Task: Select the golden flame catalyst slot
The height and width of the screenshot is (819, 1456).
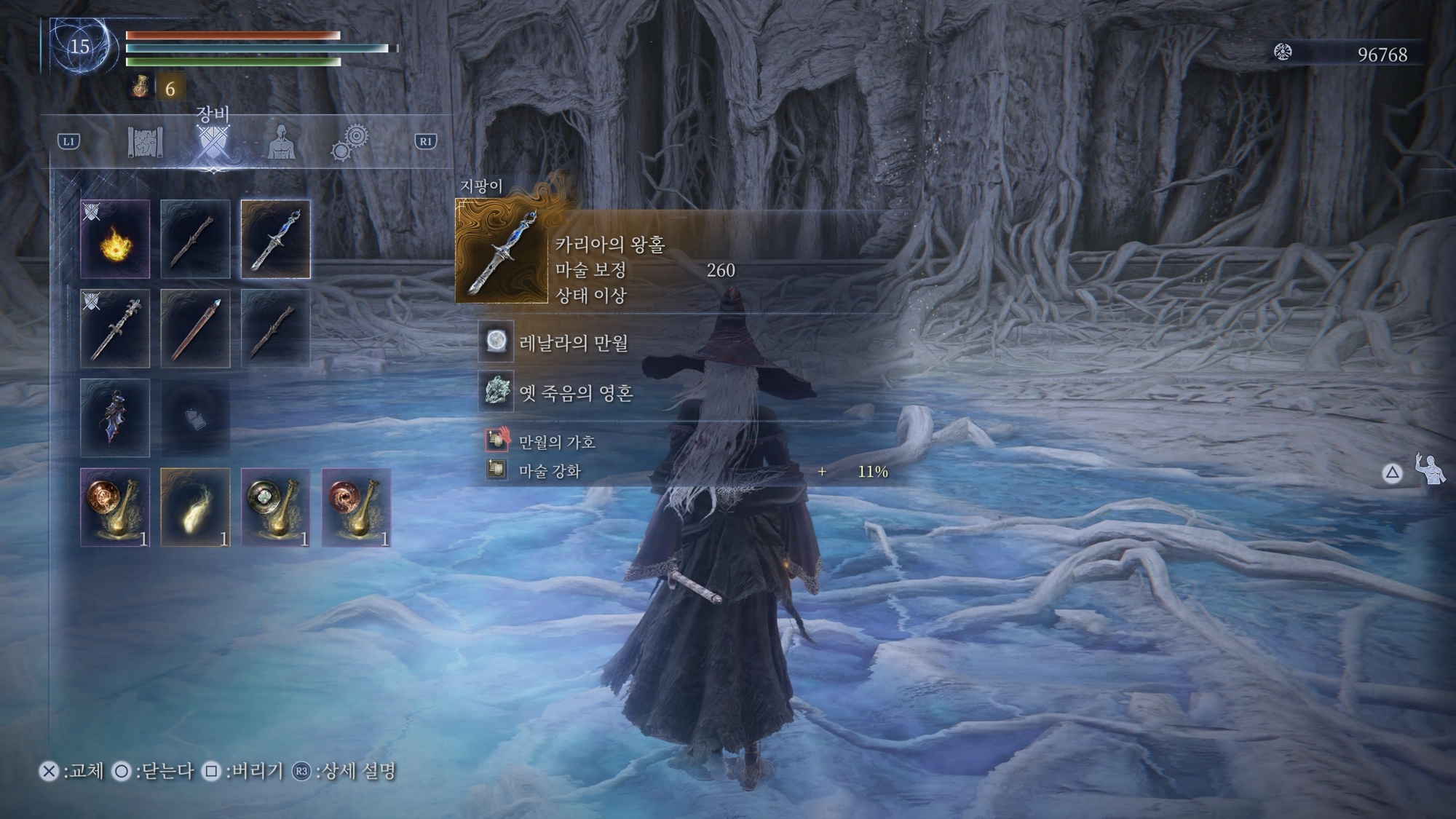Action: coord(115,240)
